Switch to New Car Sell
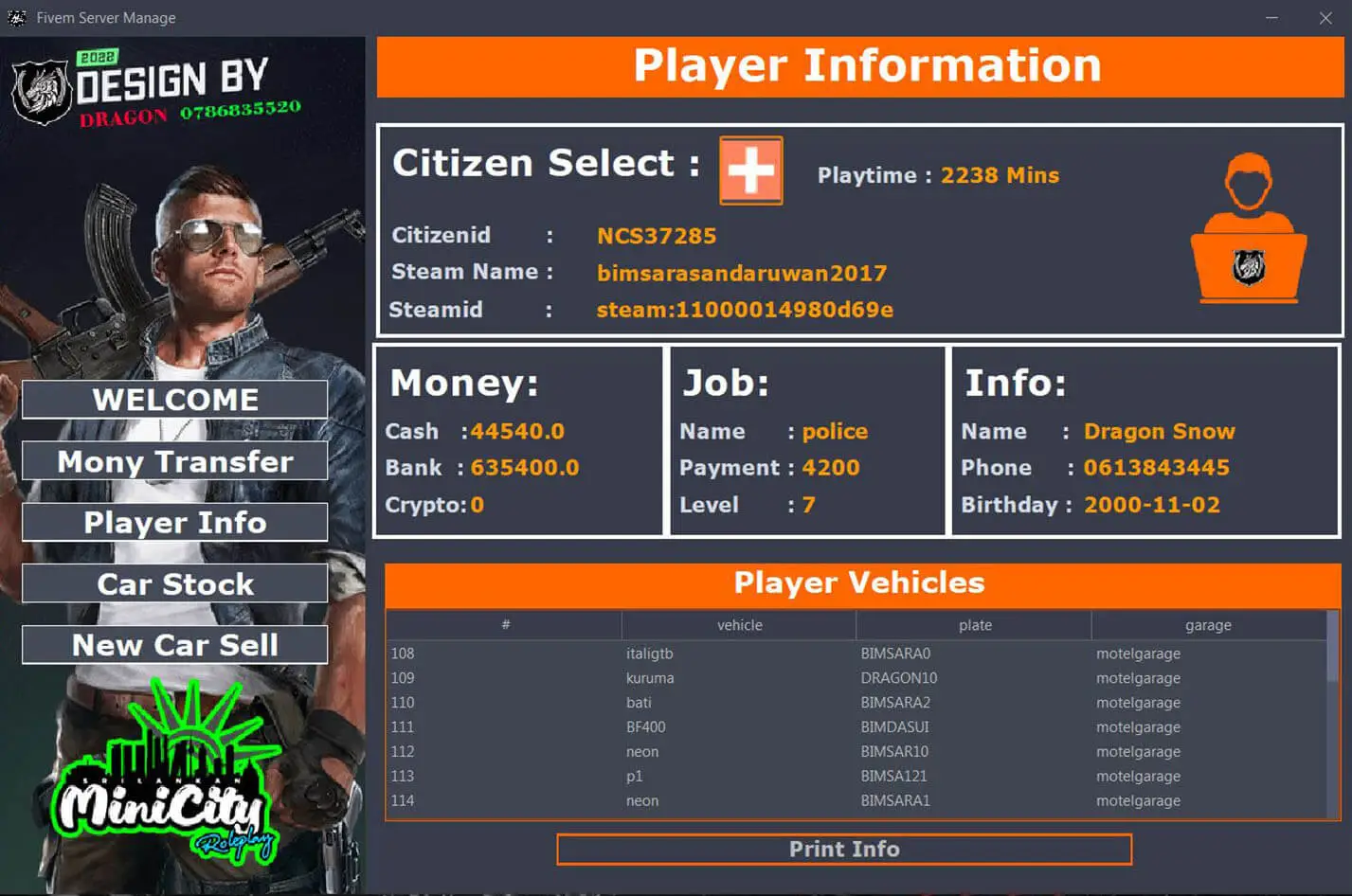 [x=175, y=645]
